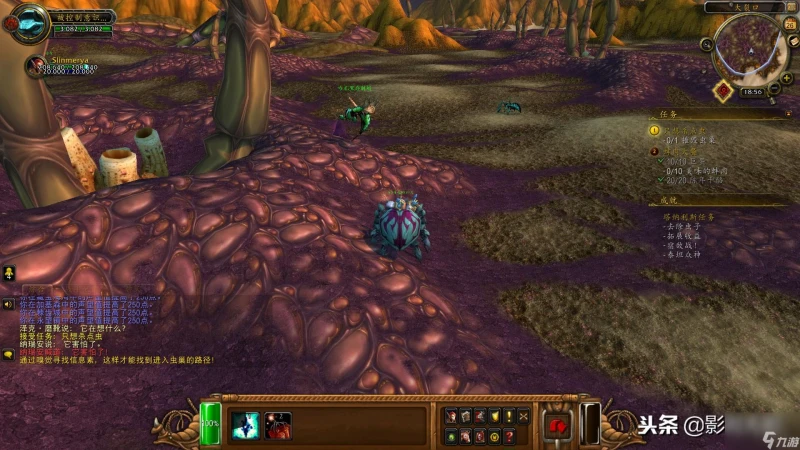
Task: Click the chat bubble button beside chat log
Action: [8, 353]
